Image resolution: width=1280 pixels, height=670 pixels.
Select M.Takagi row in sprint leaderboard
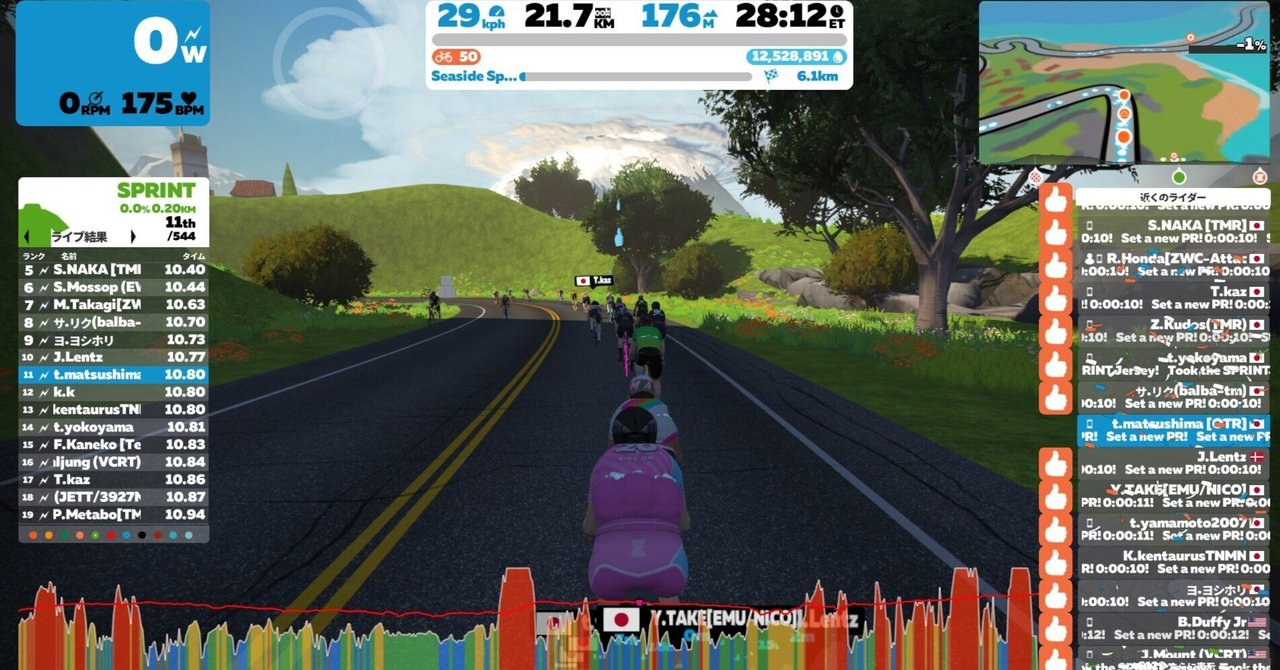click(113, 305)
